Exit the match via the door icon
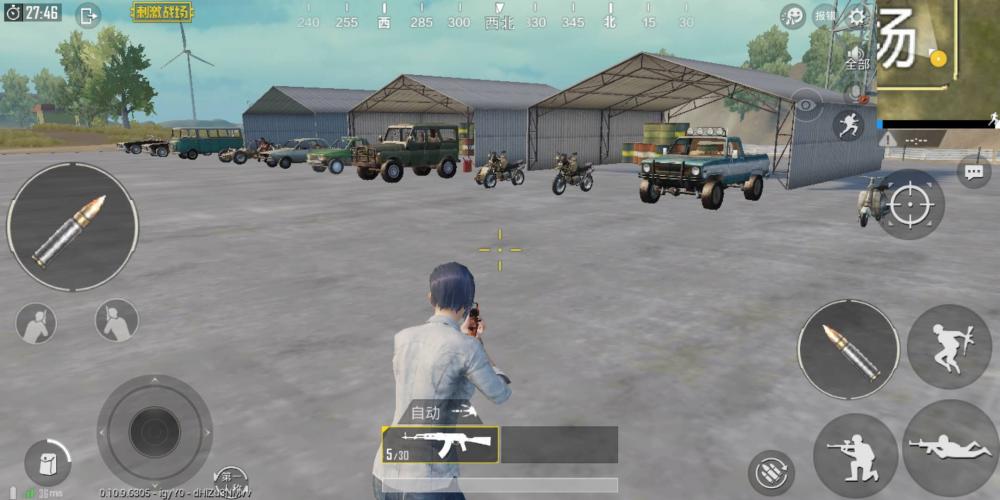 point(88,14)
